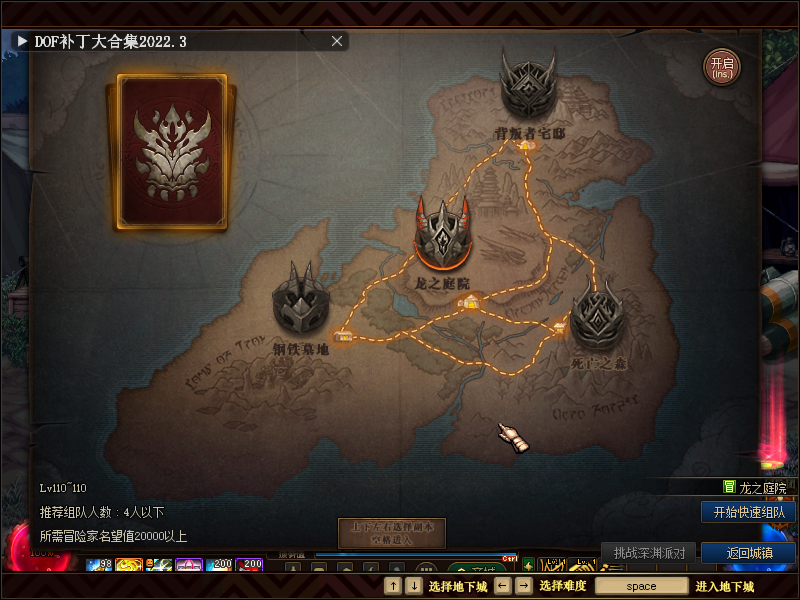This screenshot has height=600, width=800.
Task: Choose the 背叛者宅邸 dungeon emblem
Action: [528, 88]
